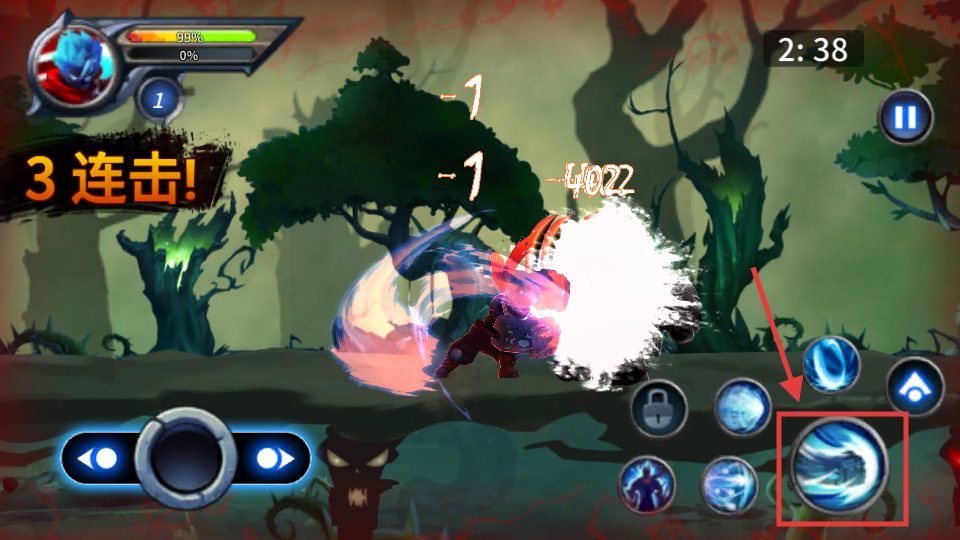960x540 pixels.
Task: Pause the game with the pause button
Action: tap(905, 118)
